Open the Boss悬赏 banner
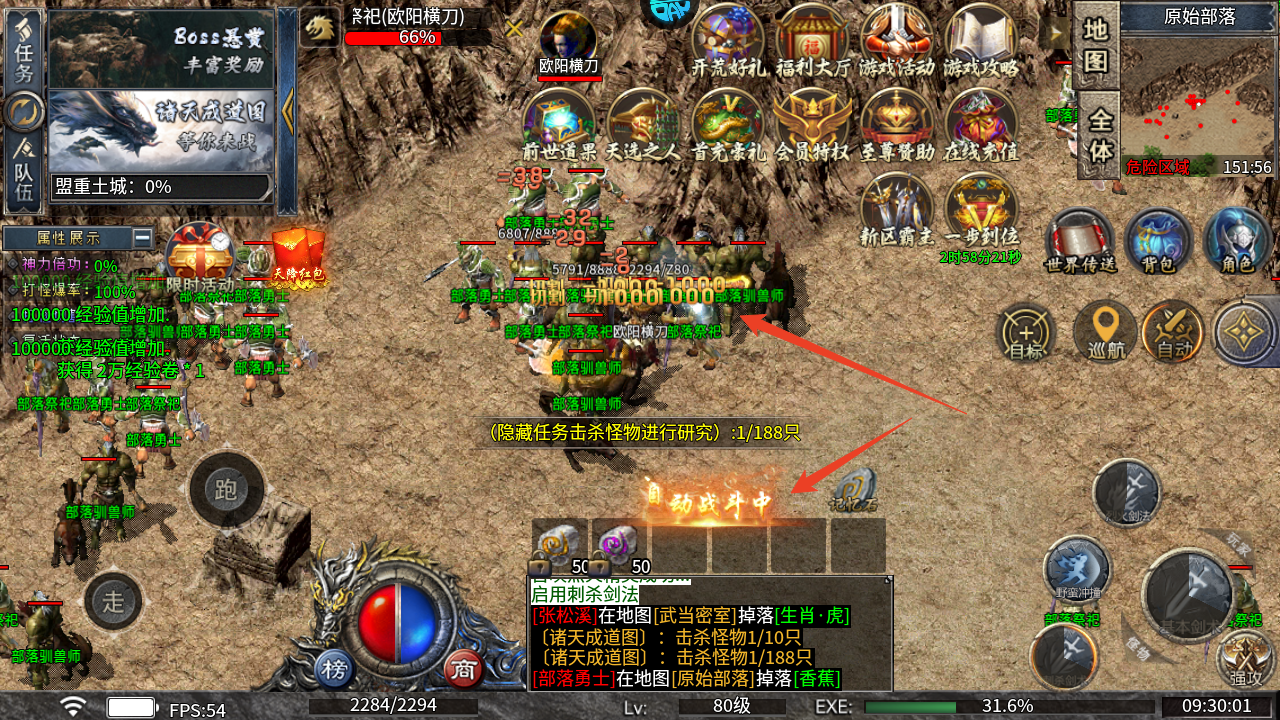The width and height of the screenshot is (1280, 720). pos(161,48)
